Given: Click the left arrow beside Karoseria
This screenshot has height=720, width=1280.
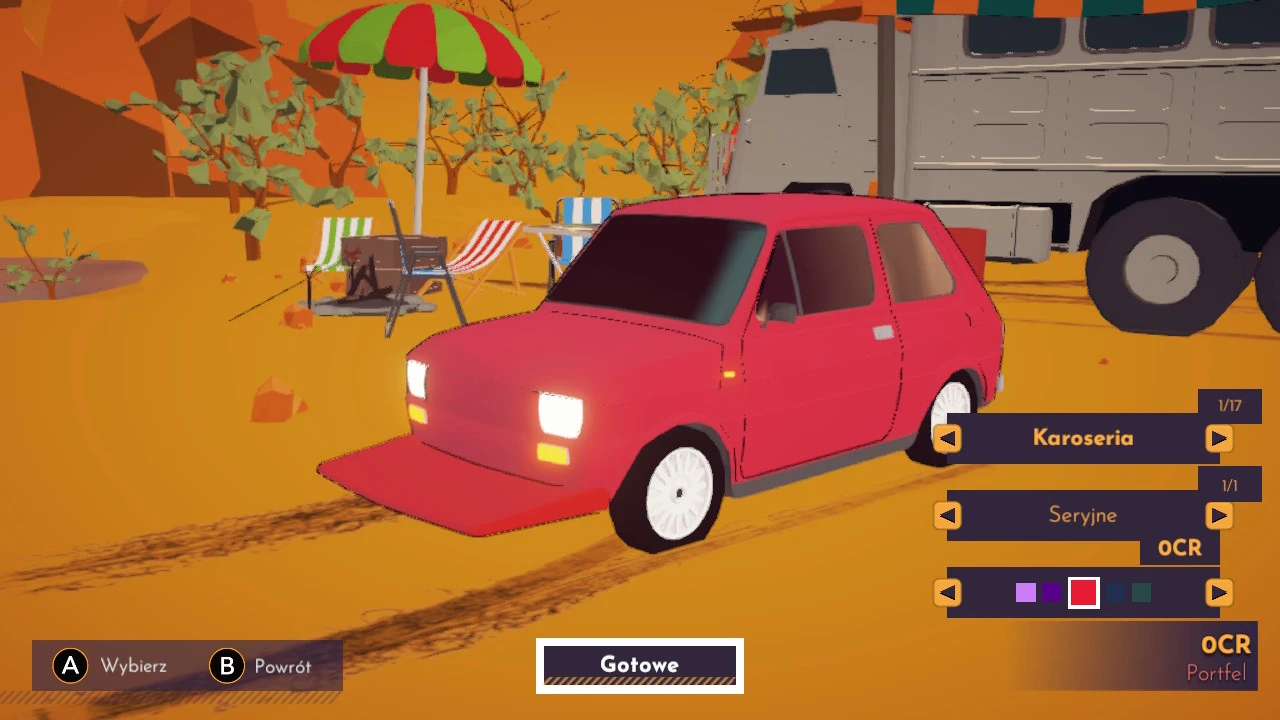Looking at the screenshot, I should coord(946,438).
